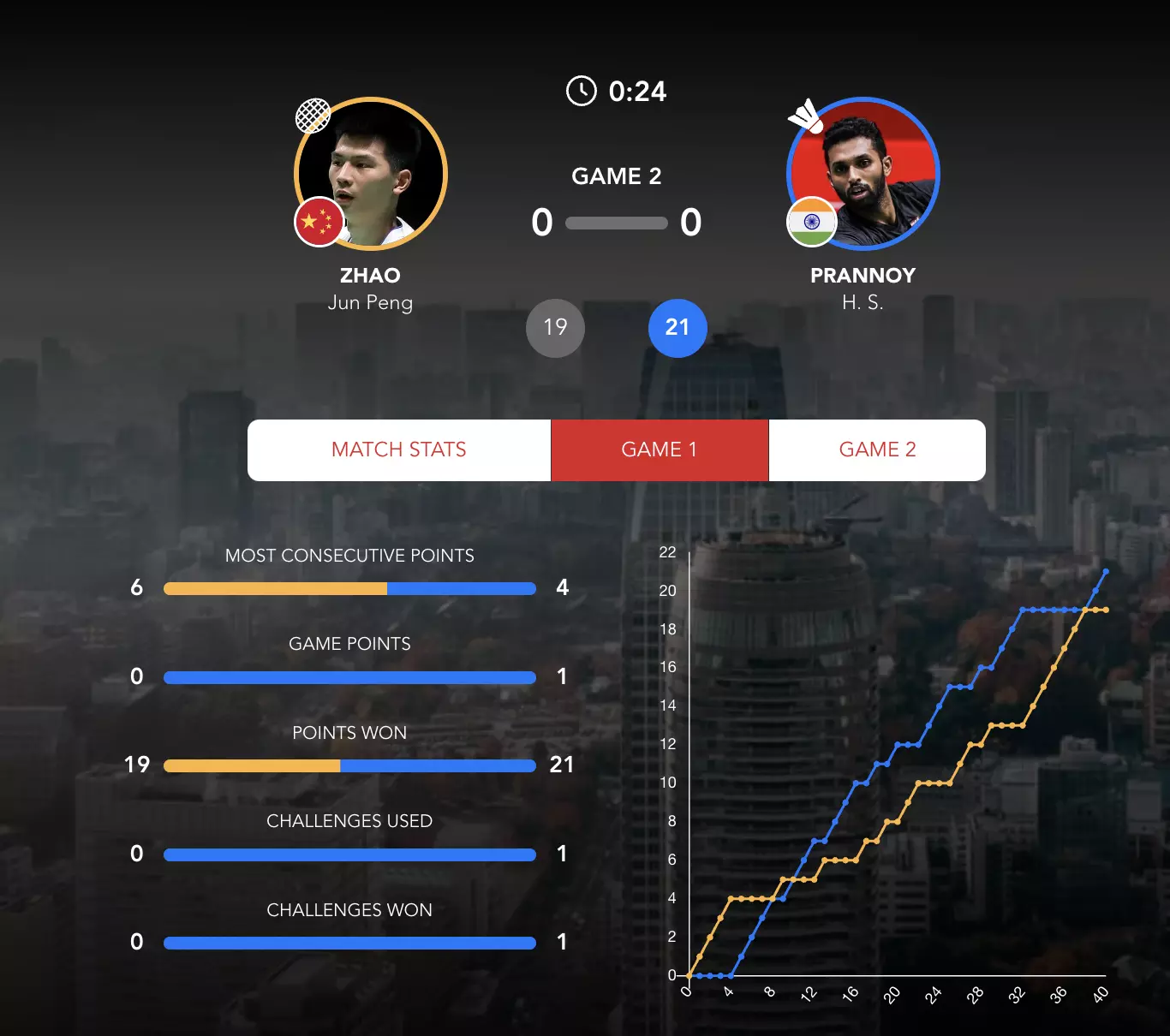The image size is (1170, 1036).
Task: Select the grey 19 game score circle
Action: pos(555,328)
